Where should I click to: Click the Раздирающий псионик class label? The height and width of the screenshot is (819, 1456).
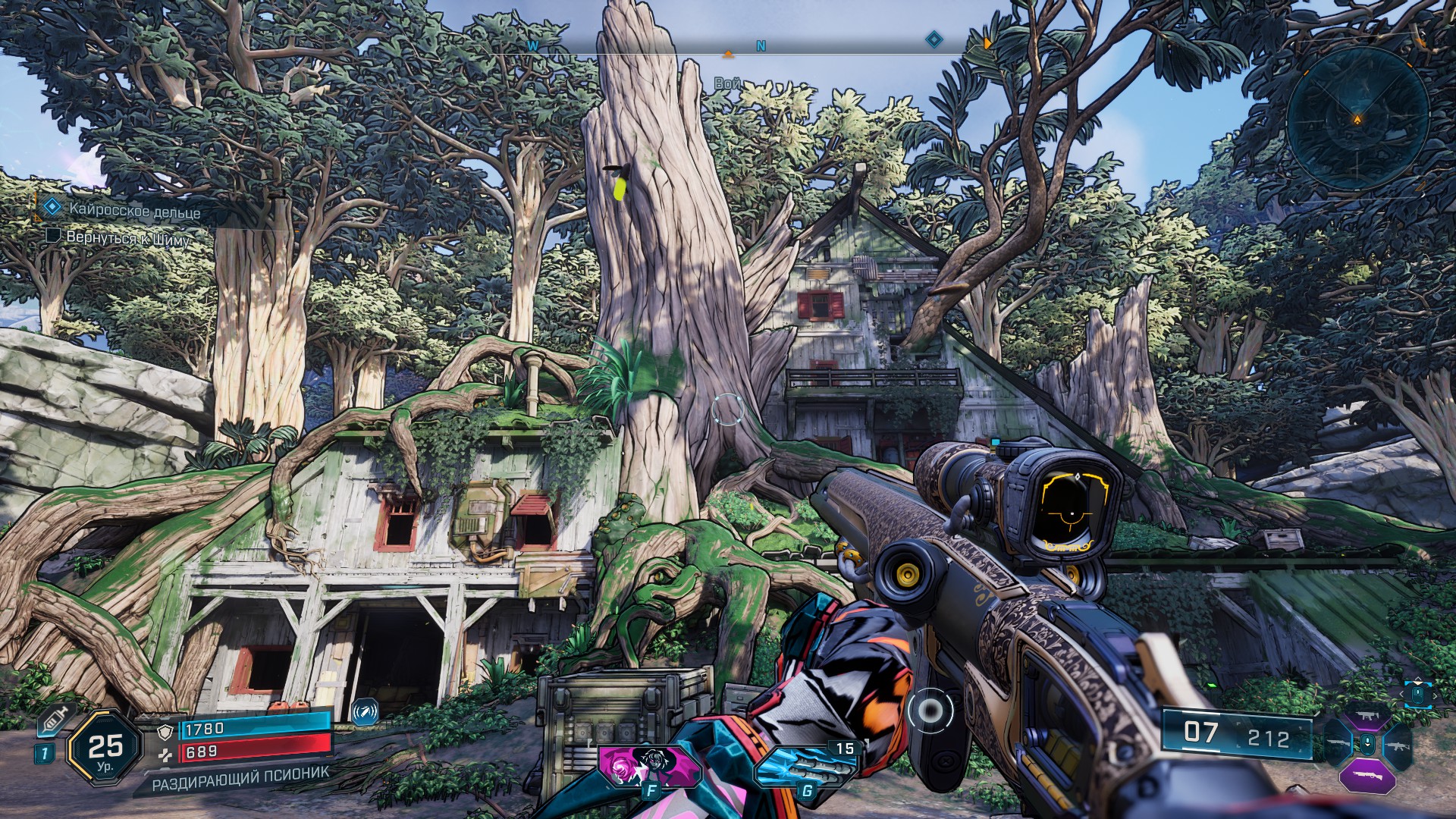[x=240, y=778]
